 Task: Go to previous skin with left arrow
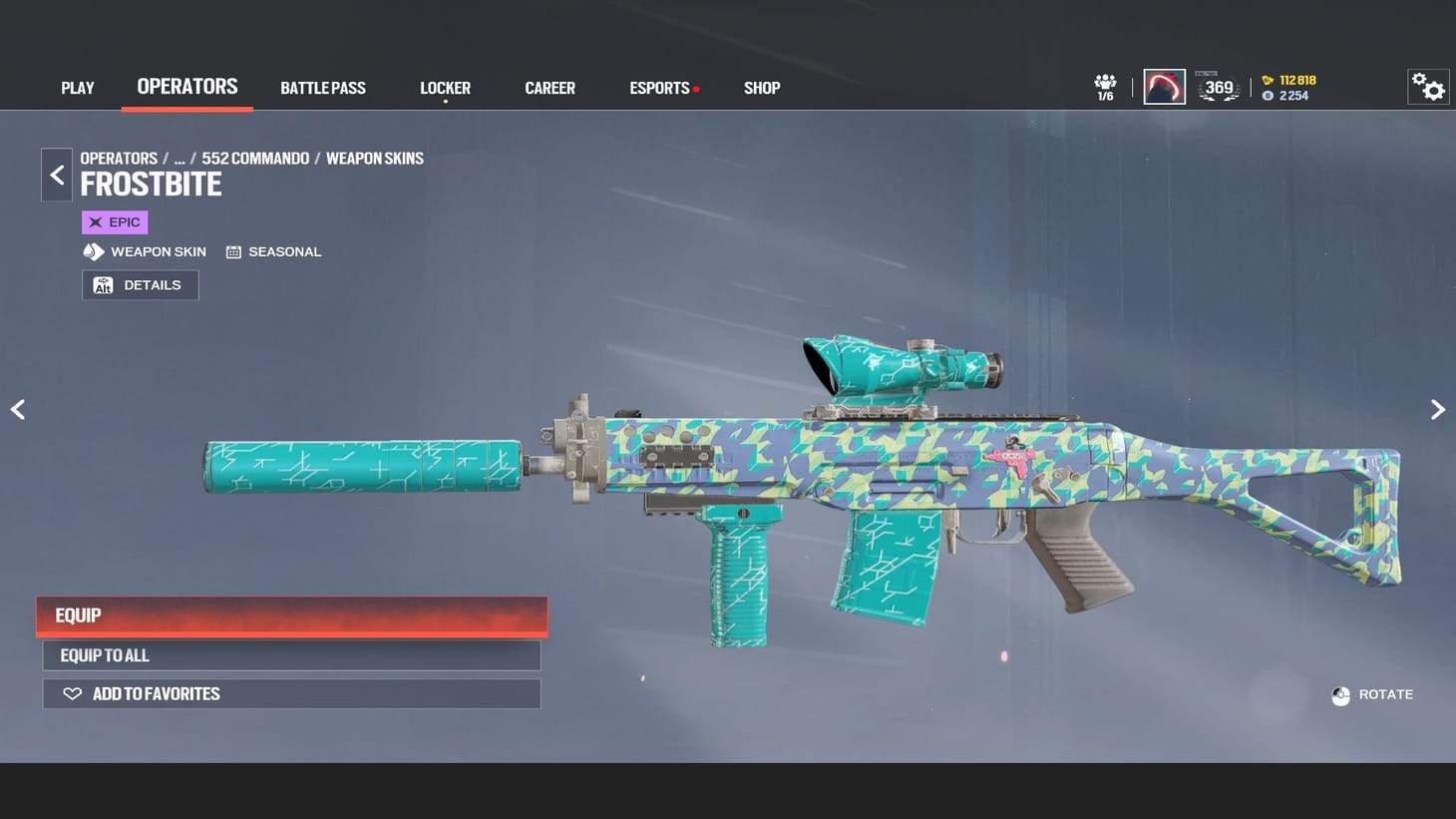(18, 409)
